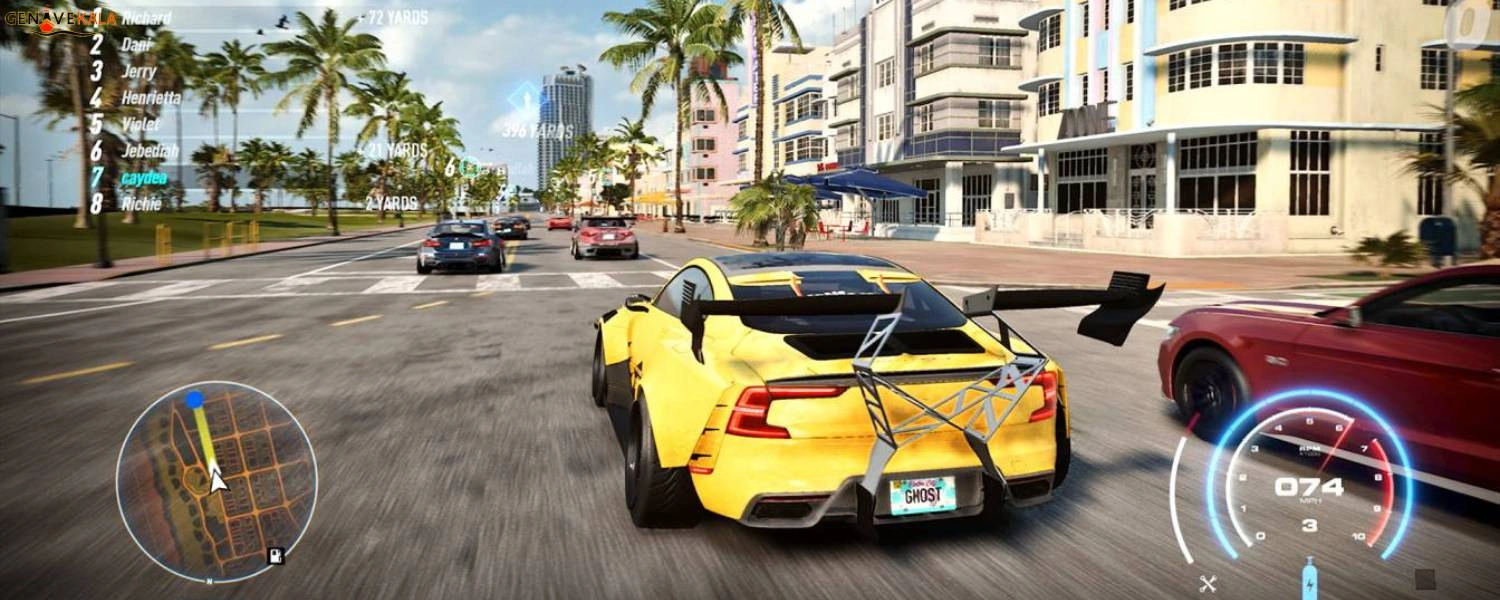This screenshot has width=1500, height=600.
Task: Select Jebediah's leaderboard entry
Action: point(149,151)
